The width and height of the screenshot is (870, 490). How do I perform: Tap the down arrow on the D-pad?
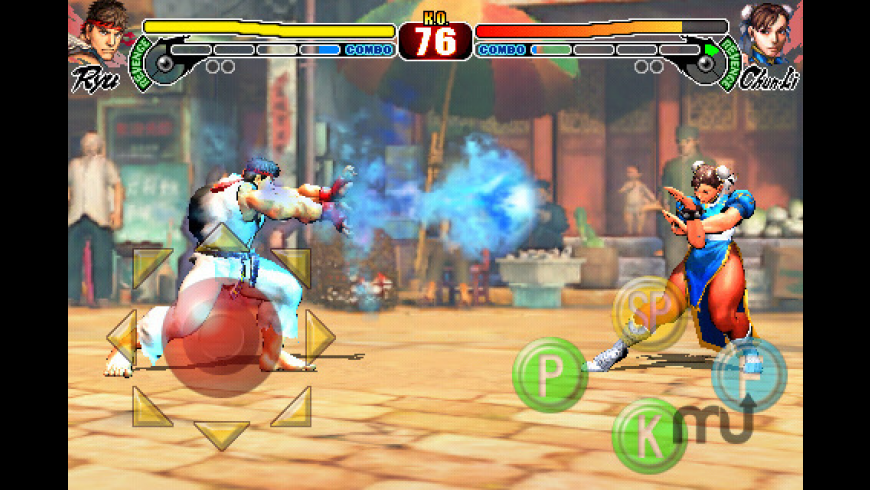tap(221, 435)
